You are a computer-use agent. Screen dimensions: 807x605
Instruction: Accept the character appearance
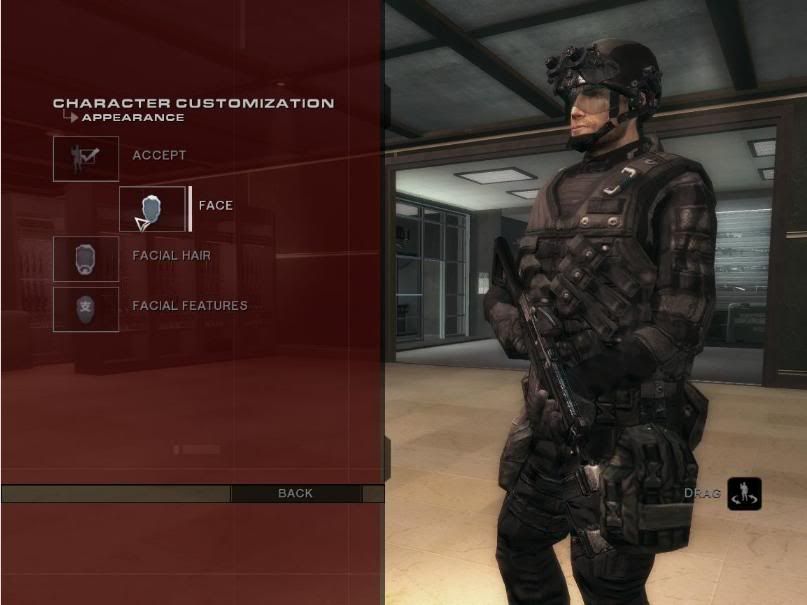[86, 158]
